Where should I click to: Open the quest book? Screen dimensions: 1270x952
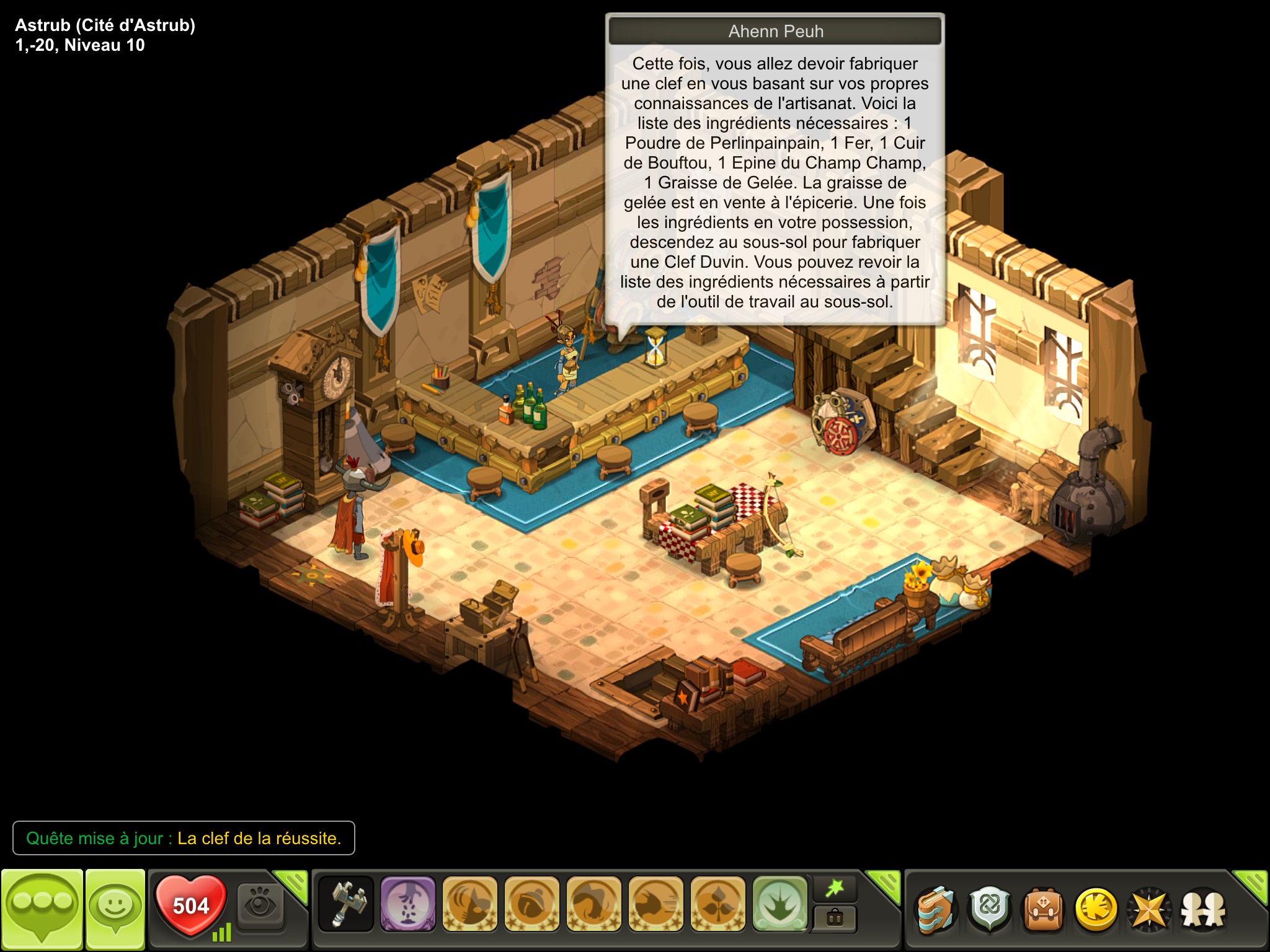pos(936,909)
